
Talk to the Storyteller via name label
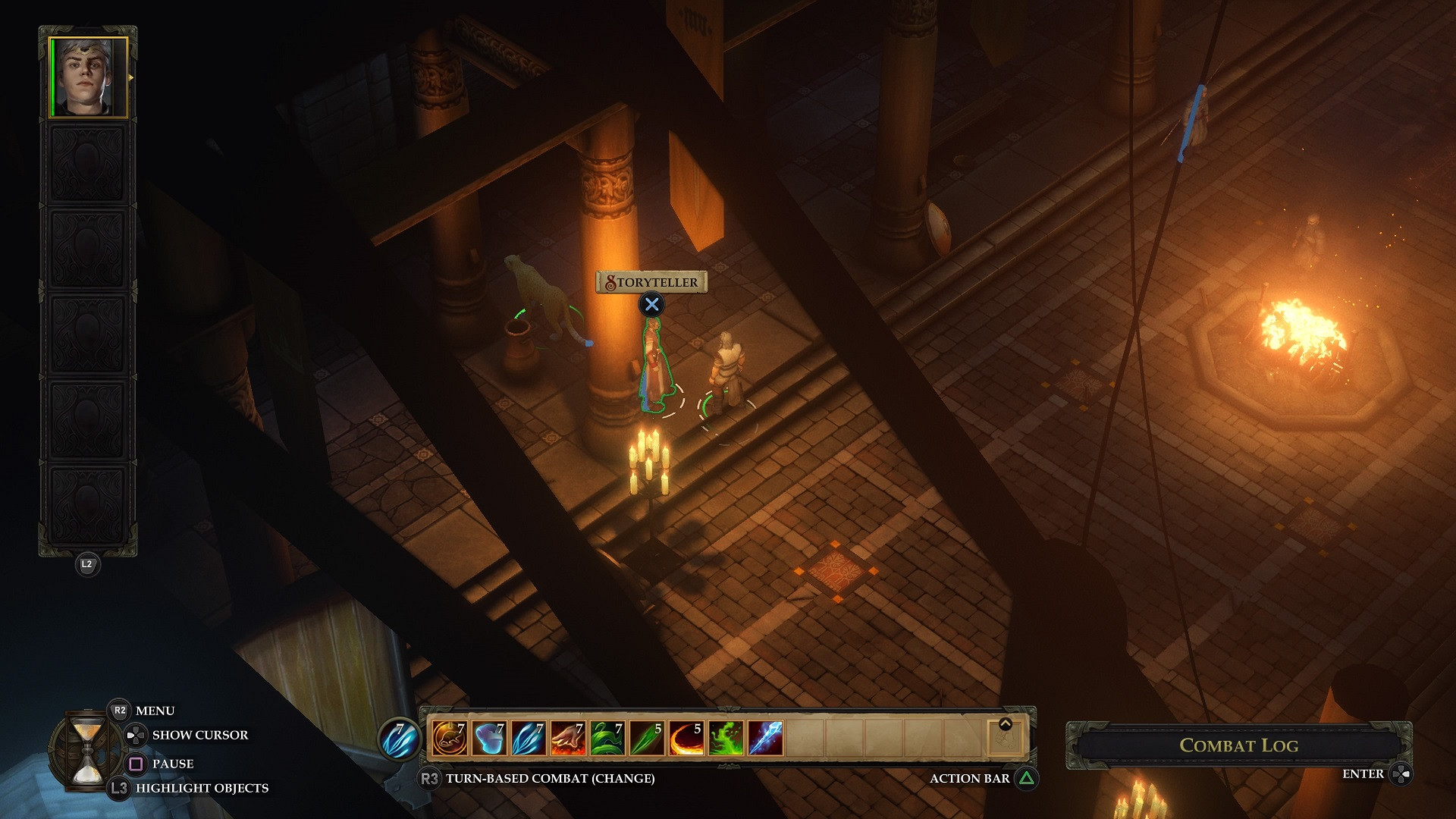[x=651, y=282]
